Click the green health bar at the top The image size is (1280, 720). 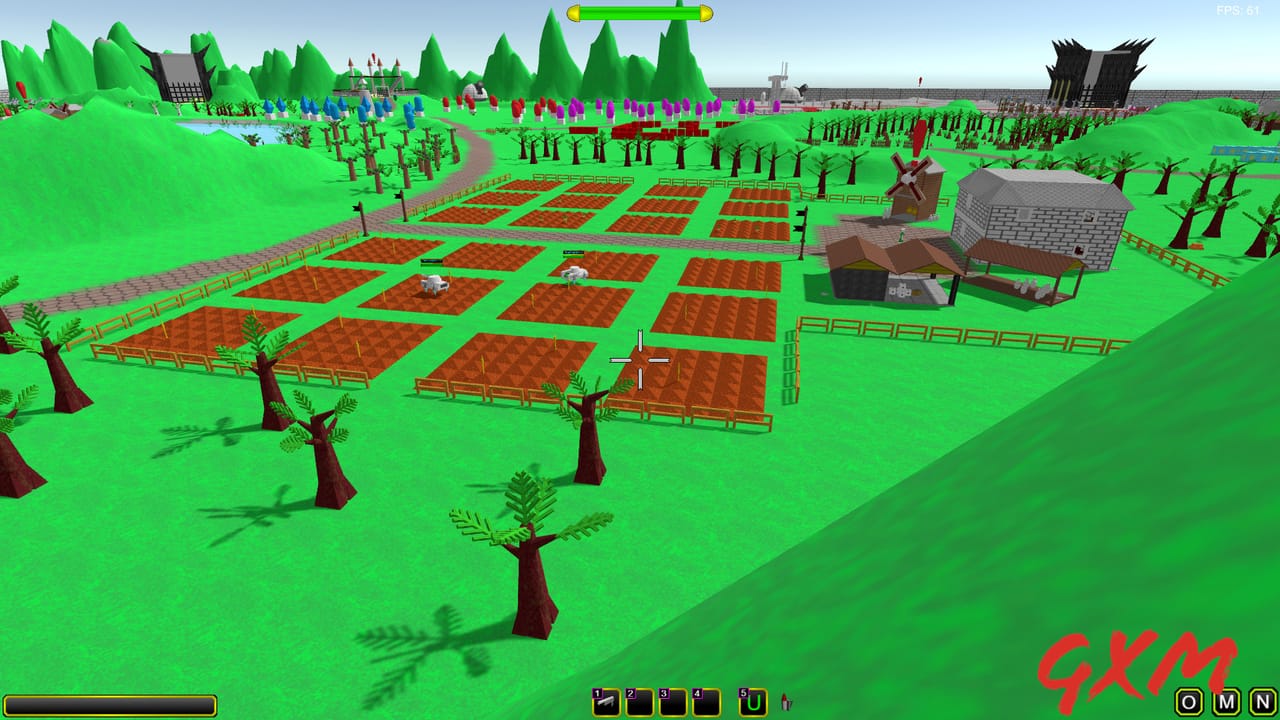[x=639, y=14]
